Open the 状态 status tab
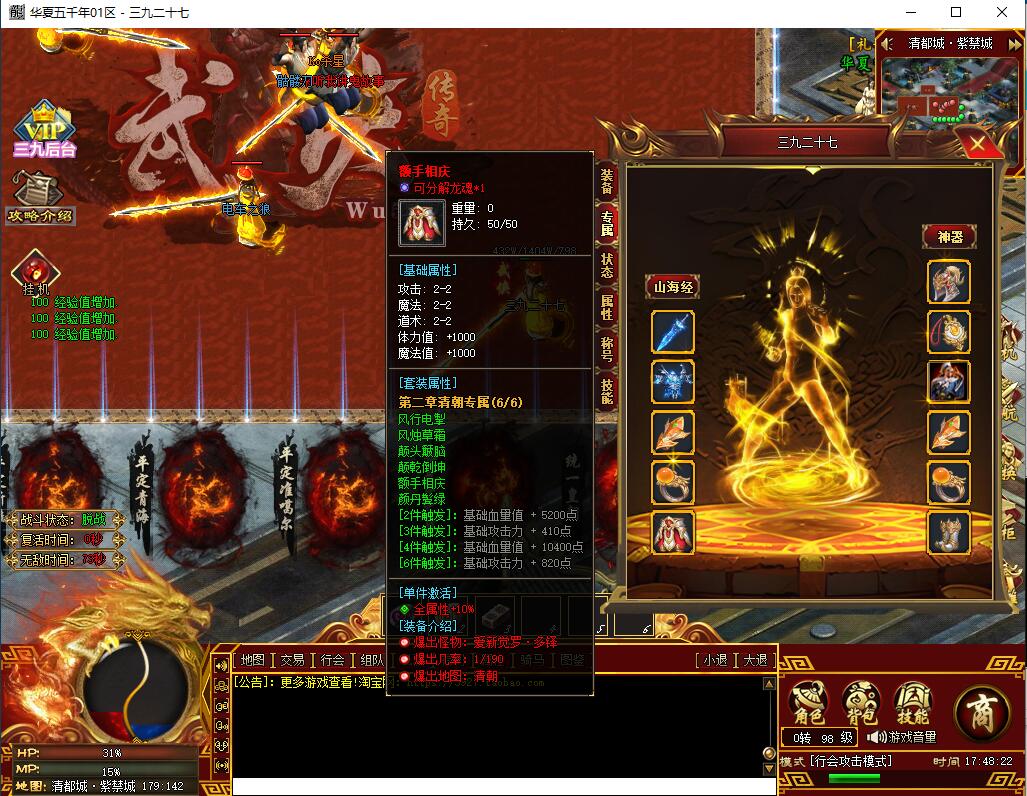 (607, 265)
